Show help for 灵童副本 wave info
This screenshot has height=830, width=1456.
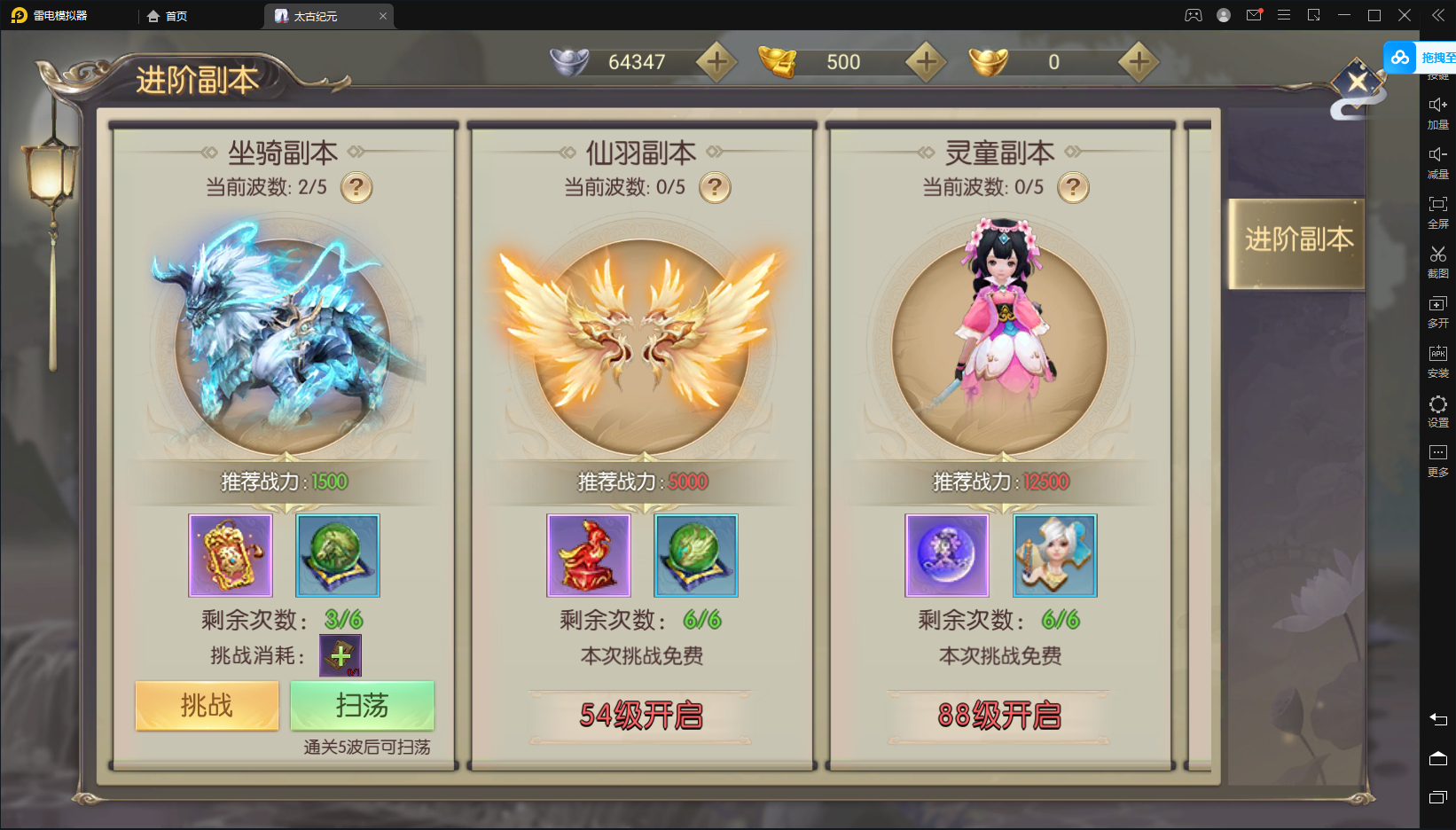1073,188
